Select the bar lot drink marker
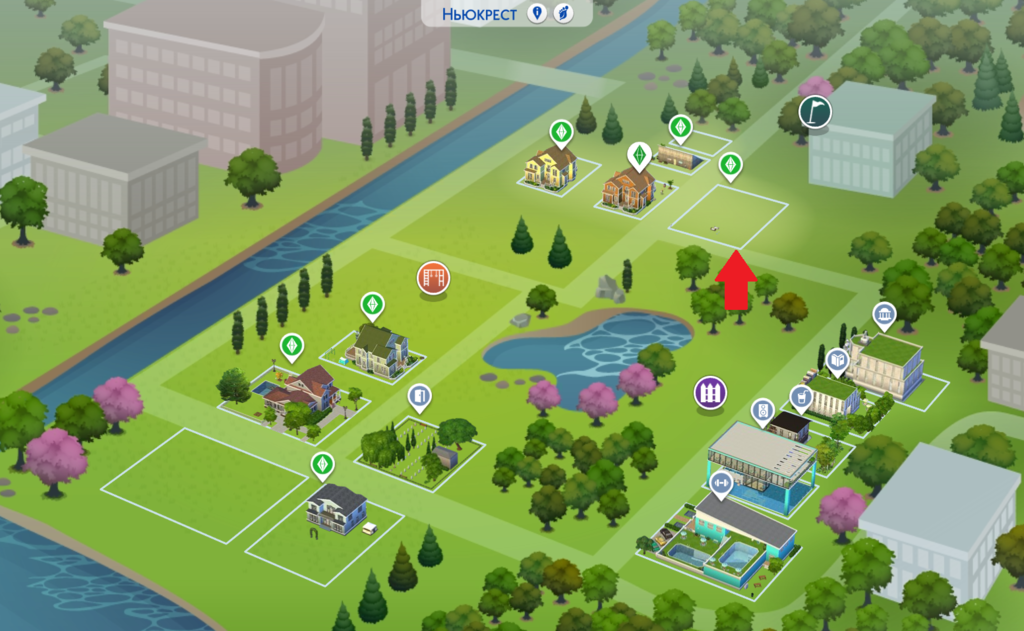This screenshot has height=631, width=1024. (x=800, y=397)
